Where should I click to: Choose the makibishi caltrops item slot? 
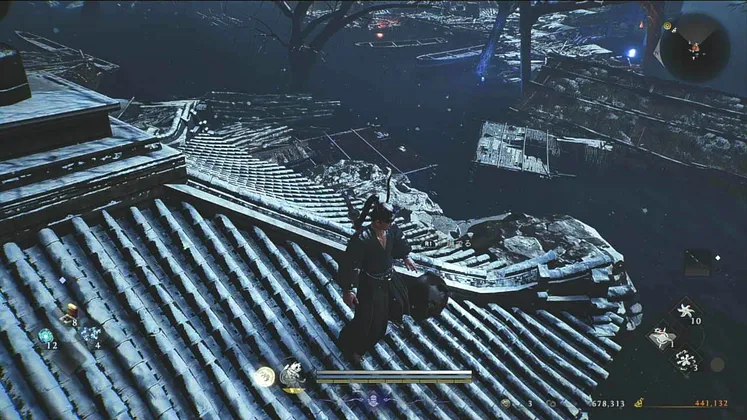tap(687, 359)
